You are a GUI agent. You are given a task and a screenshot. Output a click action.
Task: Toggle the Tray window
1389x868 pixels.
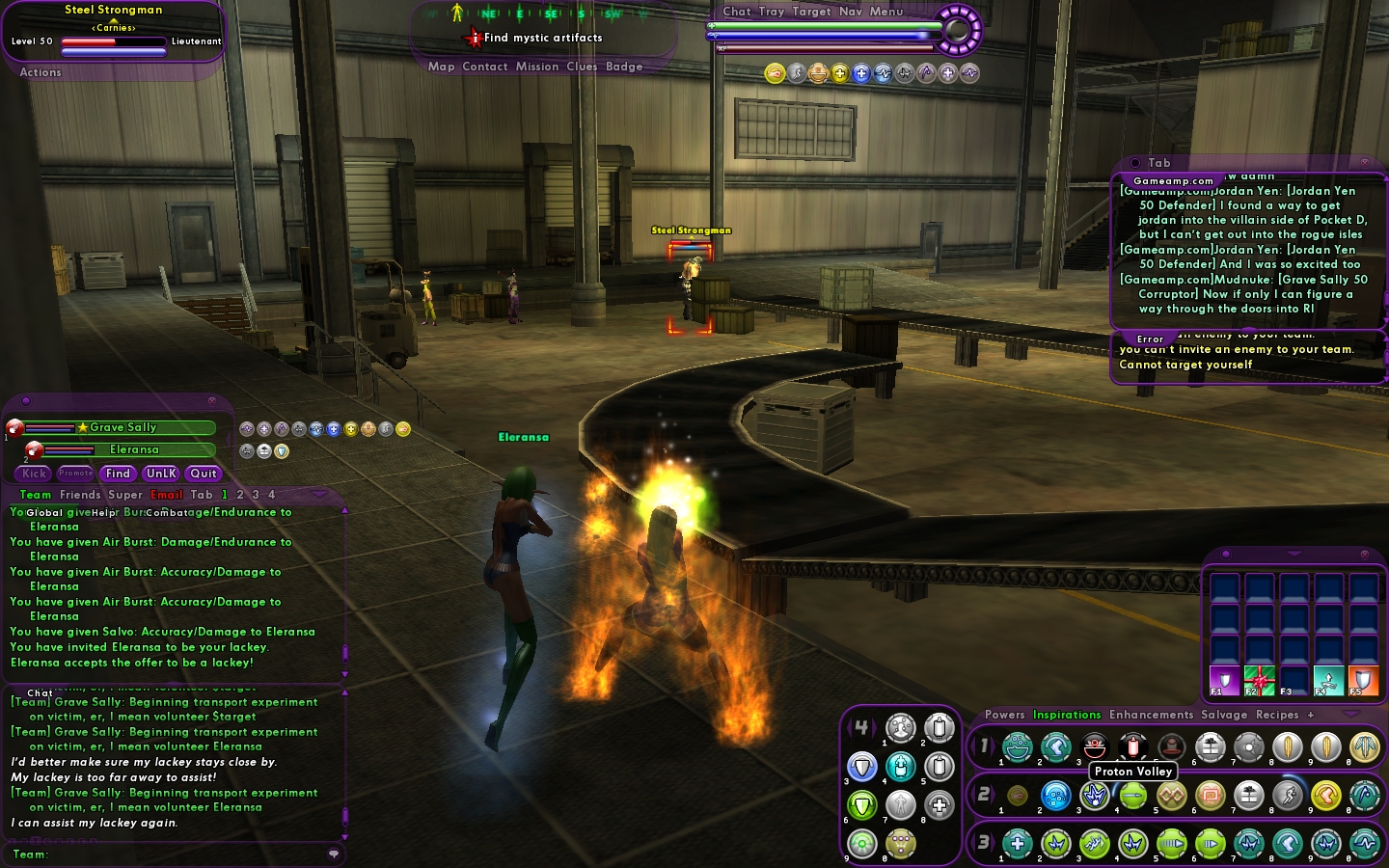tap(772, 12)
